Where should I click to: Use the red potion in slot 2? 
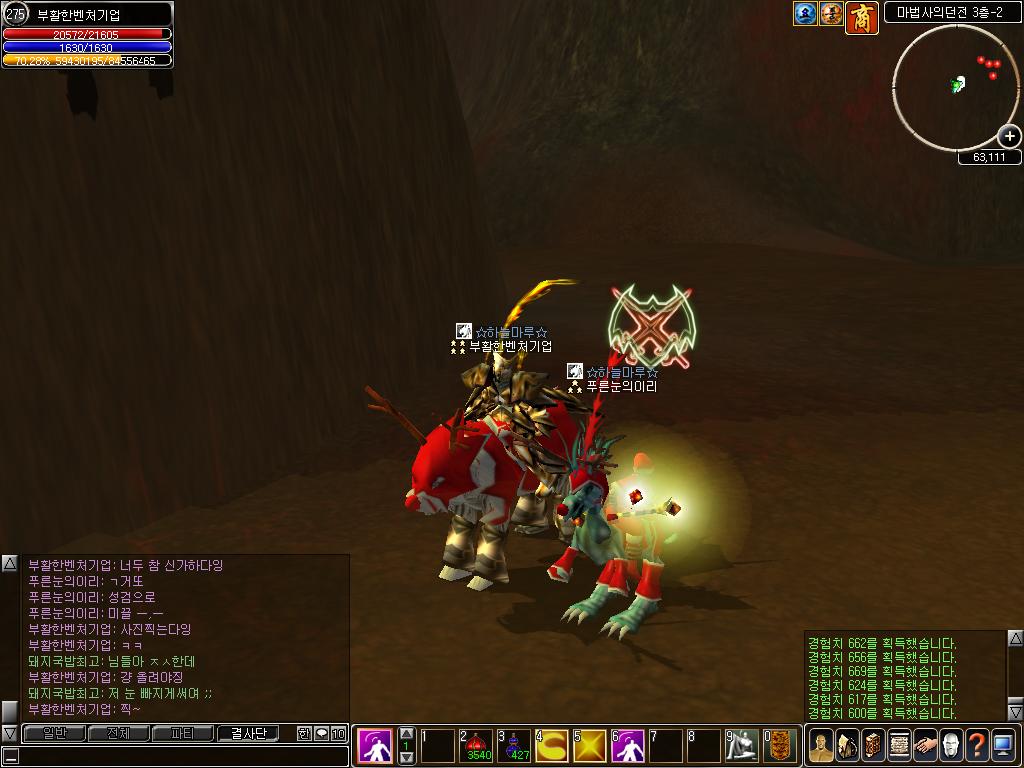pos(477,746)
